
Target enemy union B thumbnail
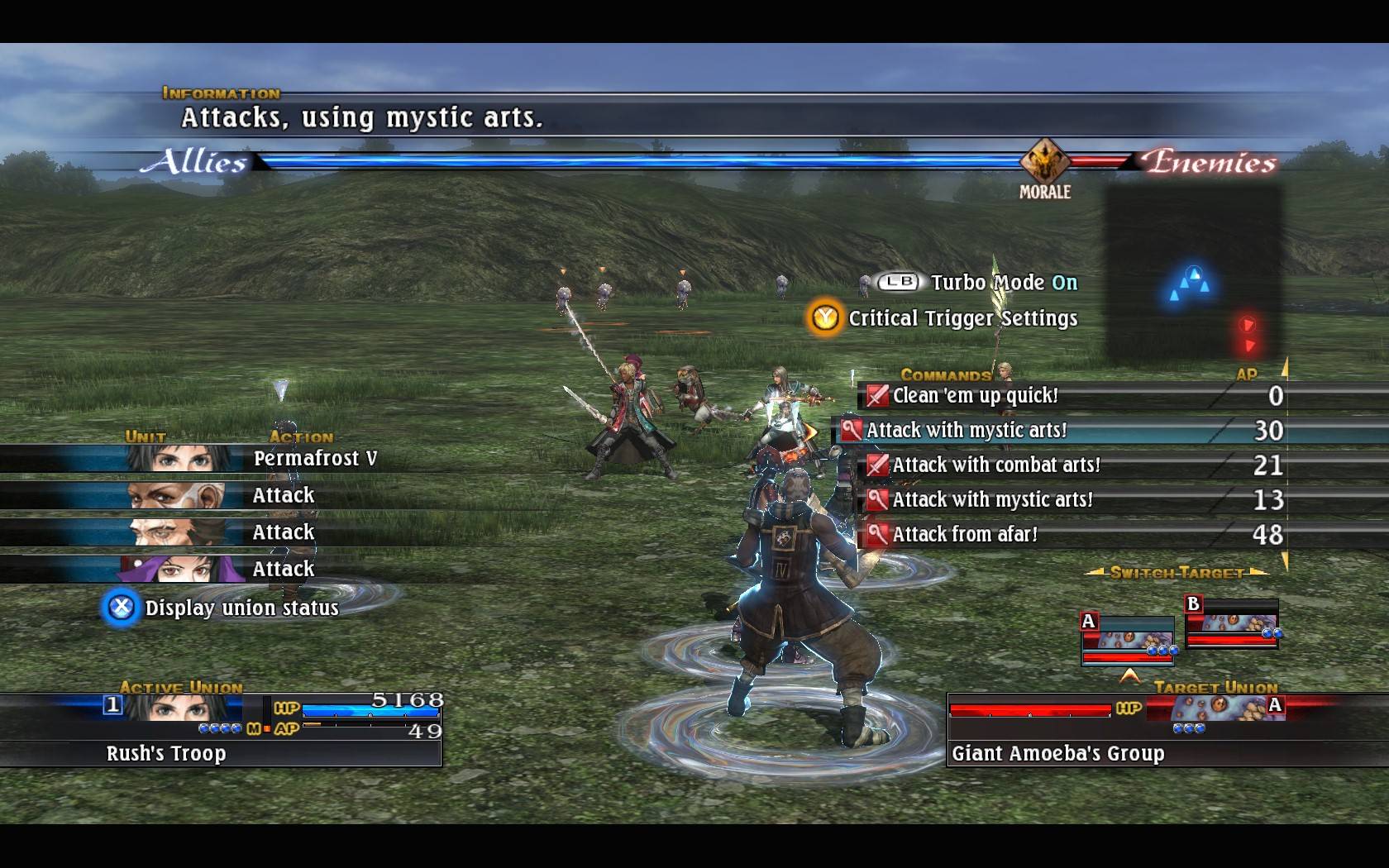pyautogui.click(x=1232, y=623)
